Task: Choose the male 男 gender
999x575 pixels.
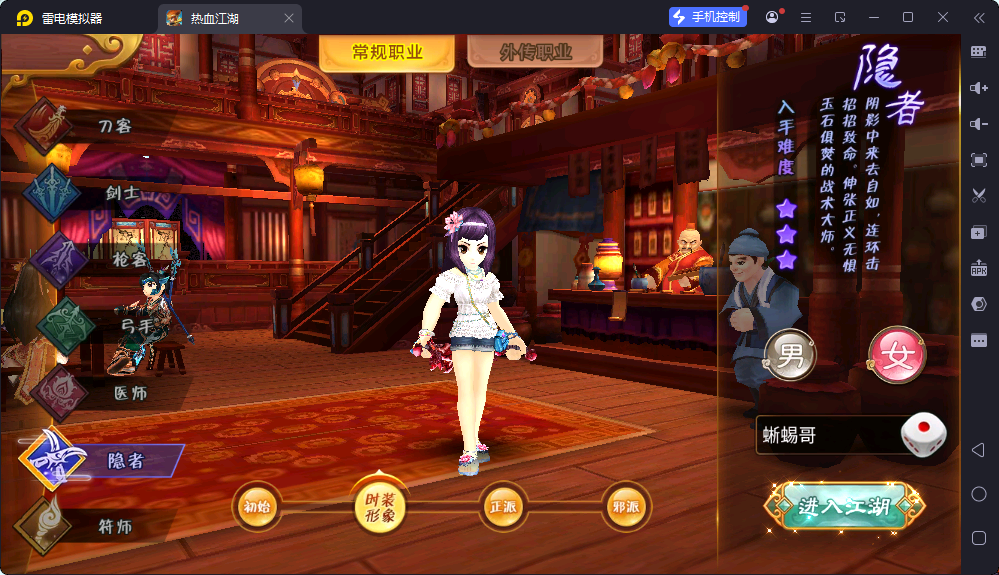Action: point(790,355)
